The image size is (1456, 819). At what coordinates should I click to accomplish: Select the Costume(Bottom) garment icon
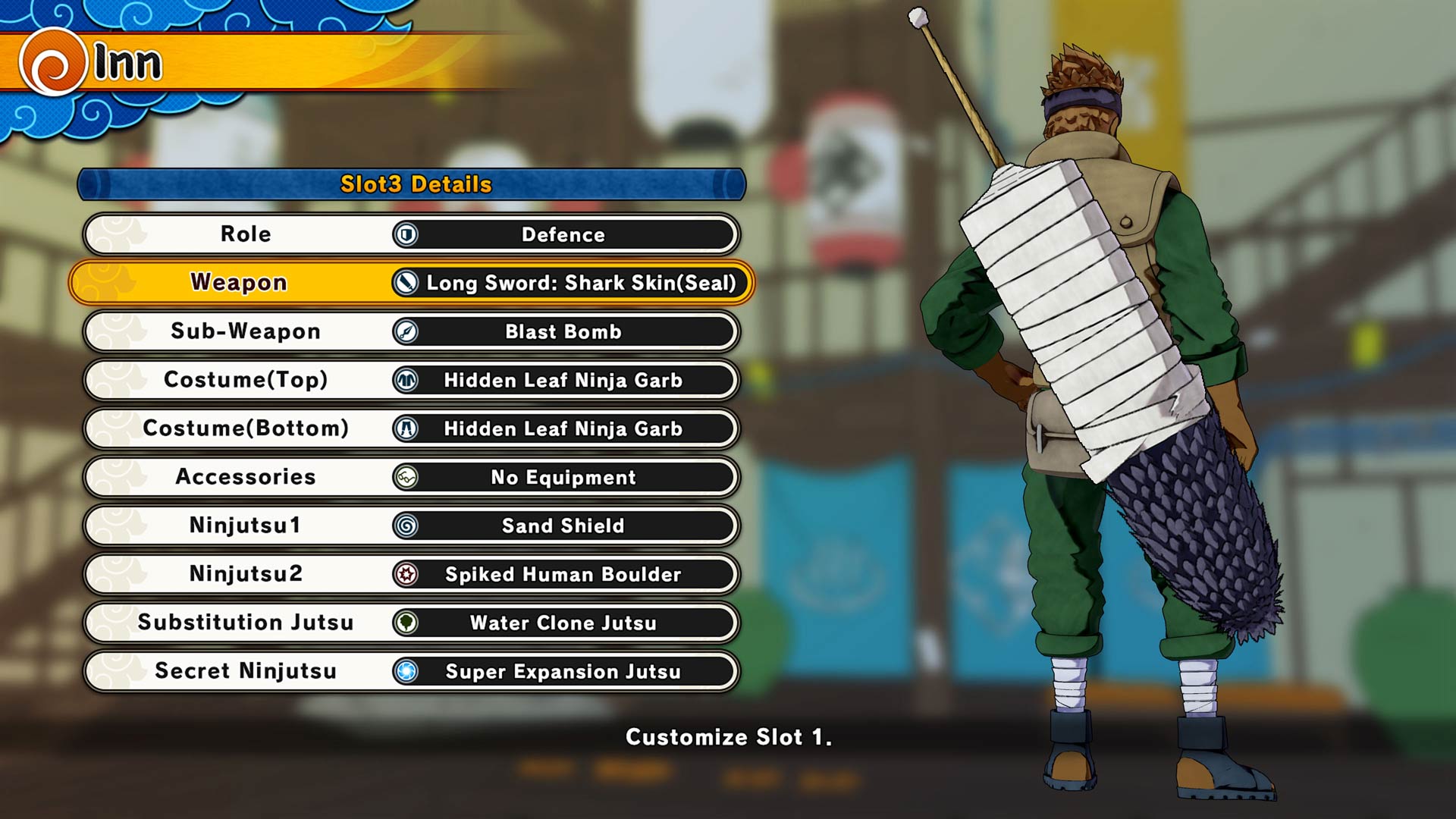click(406, 428)
